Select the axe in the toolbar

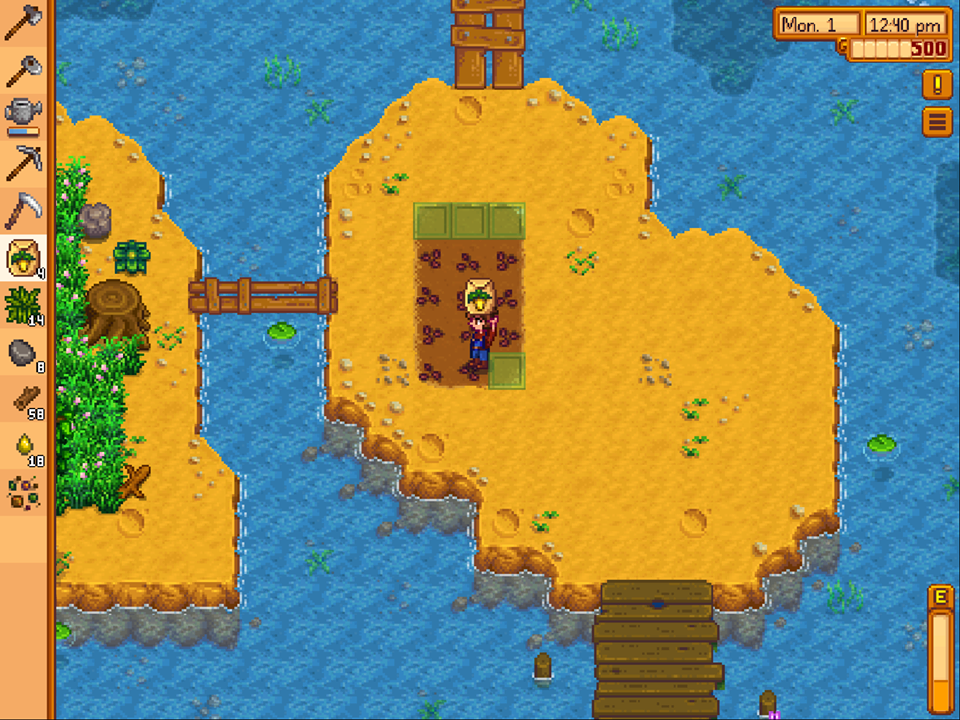(23, 24)
